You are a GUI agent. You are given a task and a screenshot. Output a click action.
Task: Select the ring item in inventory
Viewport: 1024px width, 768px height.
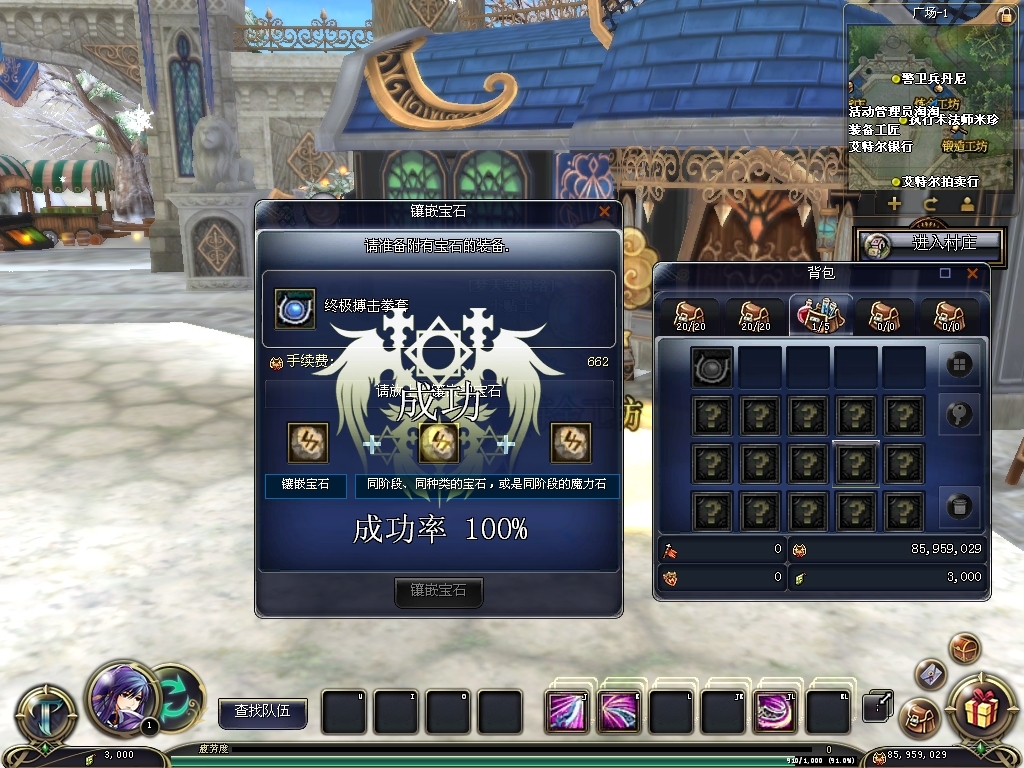(712, 367)
